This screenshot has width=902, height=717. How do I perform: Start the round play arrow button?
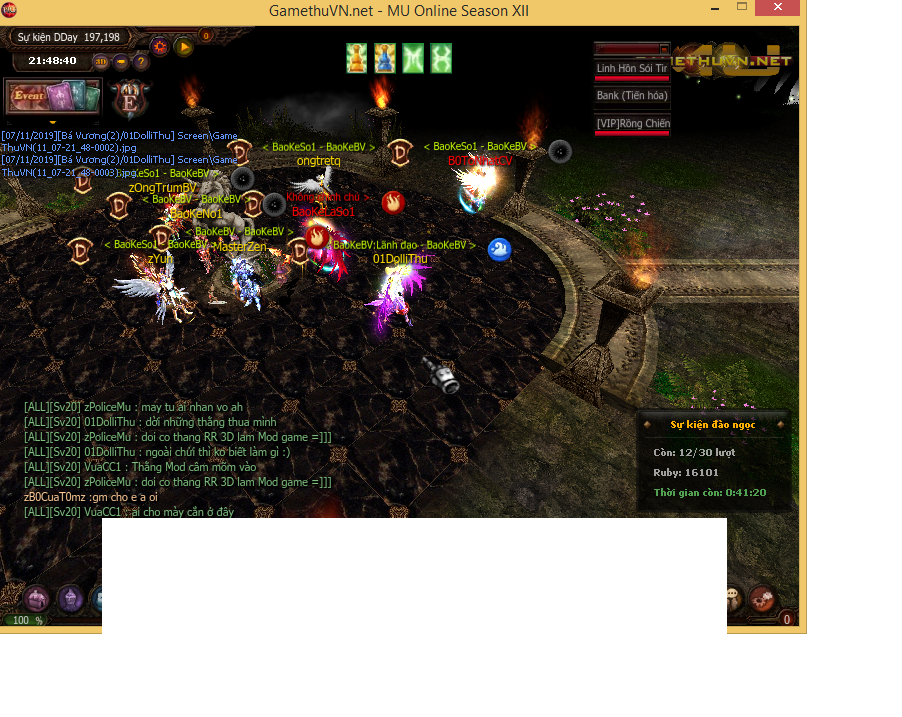coord(183,46)
